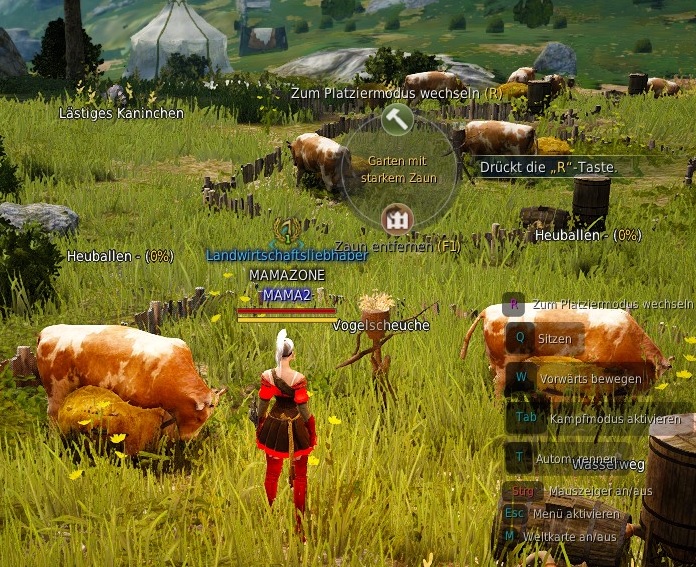Select the hammer icon for placement mode
696x567 pixels.
(397, 119)
